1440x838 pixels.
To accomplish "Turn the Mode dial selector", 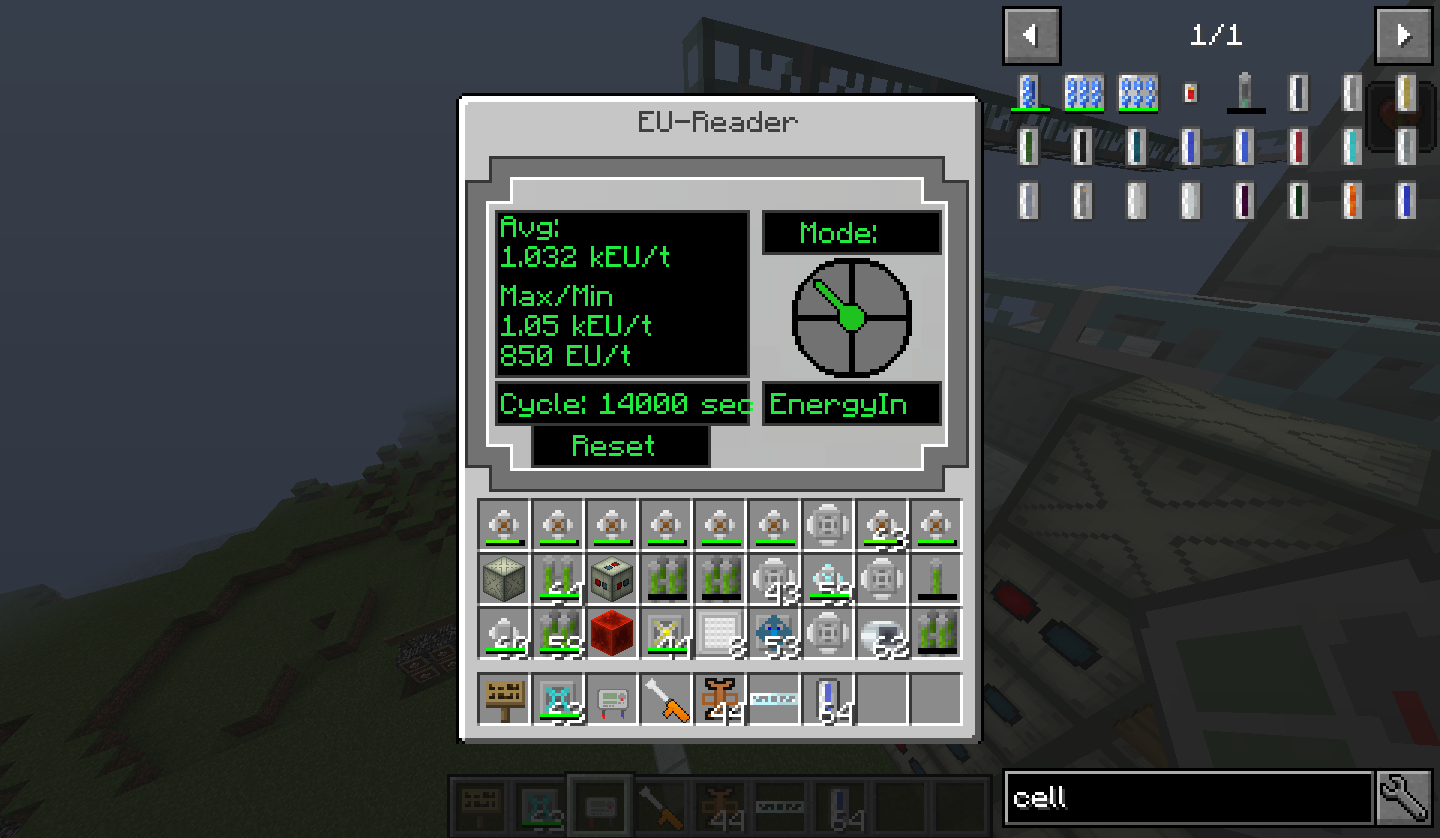I will click(851, 318).
